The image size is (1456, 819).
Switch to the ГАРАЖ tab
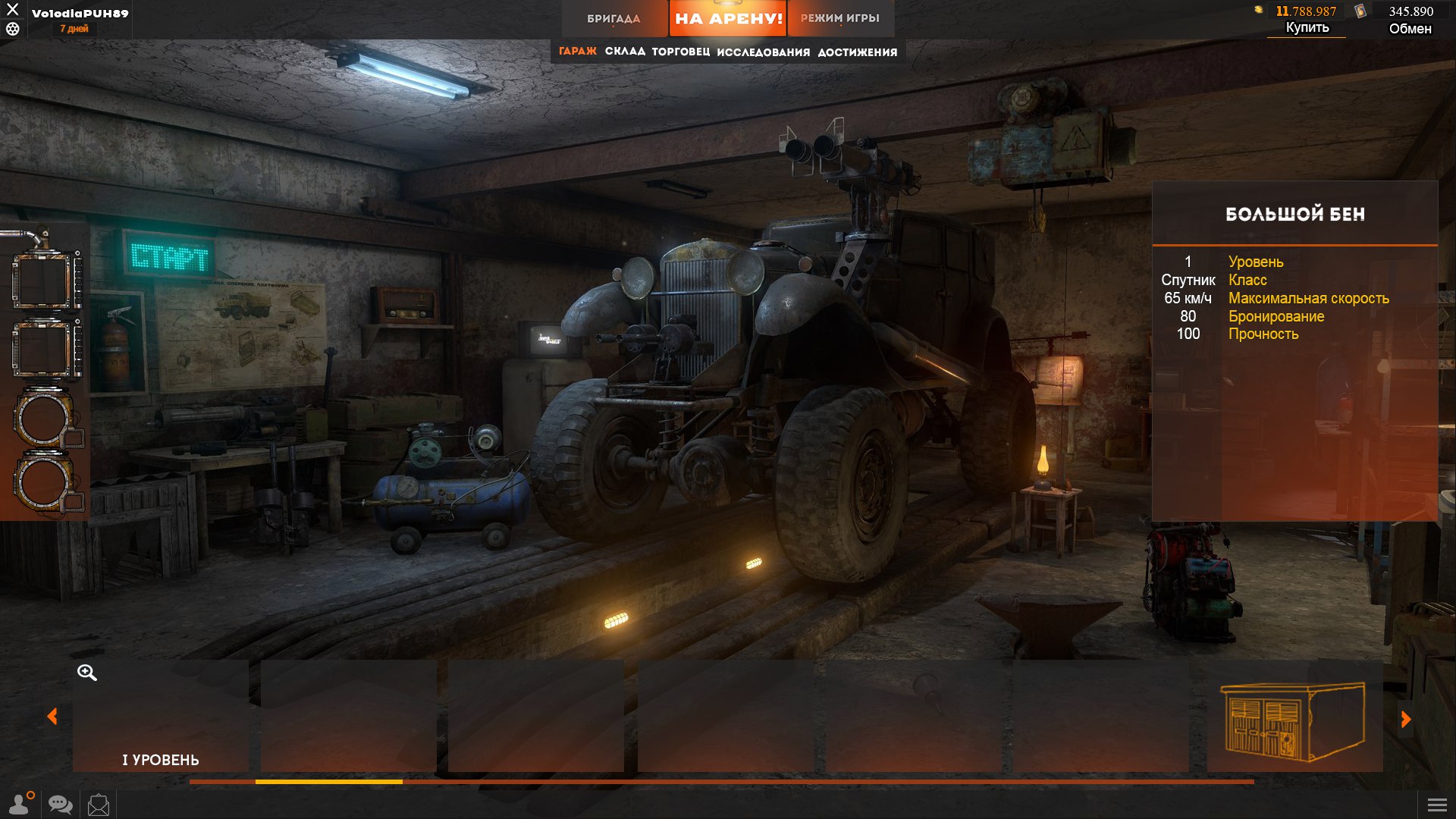click(578, 52)
